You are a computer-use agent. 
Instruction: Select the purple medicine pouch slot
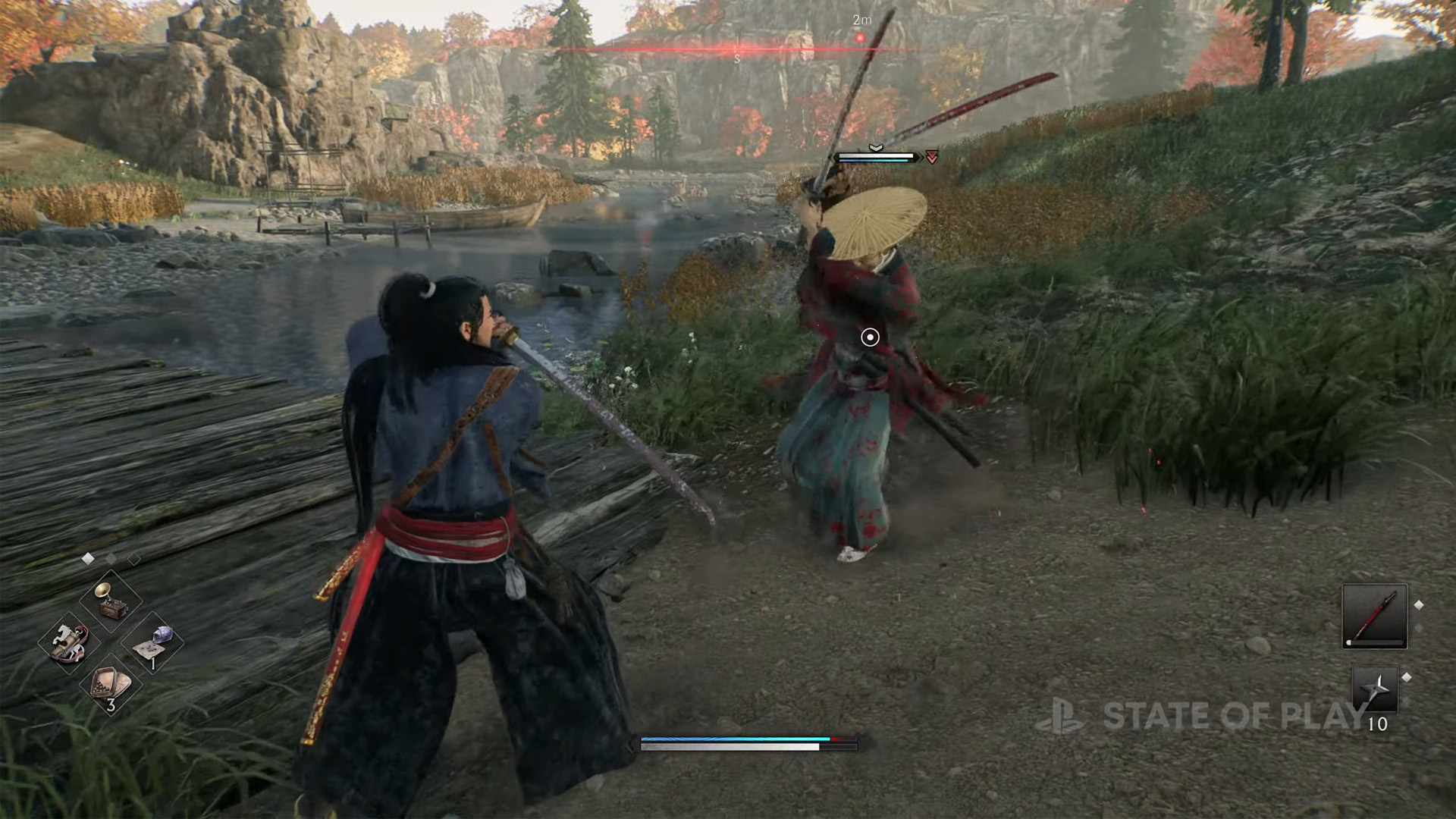[x=152, y=644]
